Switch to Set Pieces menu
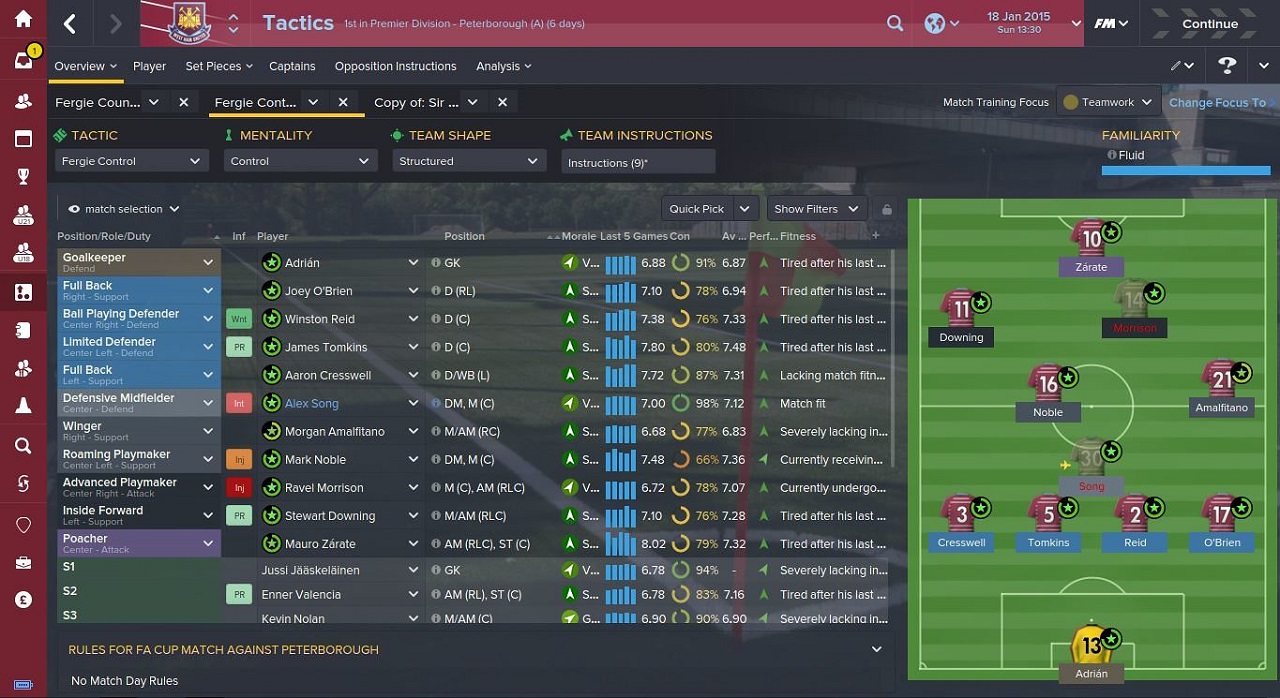 pos(219,66)
